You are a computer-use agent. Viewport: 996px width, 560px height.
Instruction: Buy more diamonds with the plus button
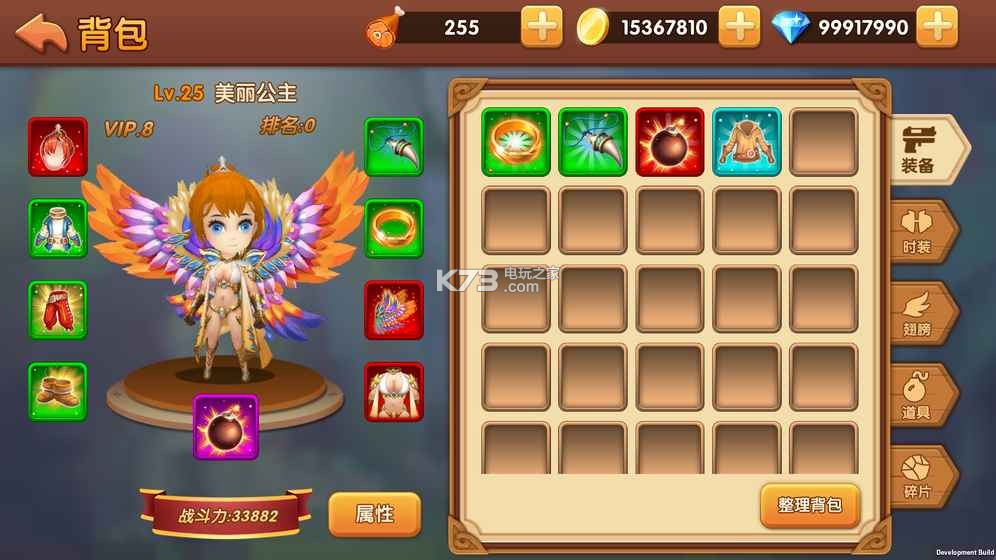click(937, 27)
